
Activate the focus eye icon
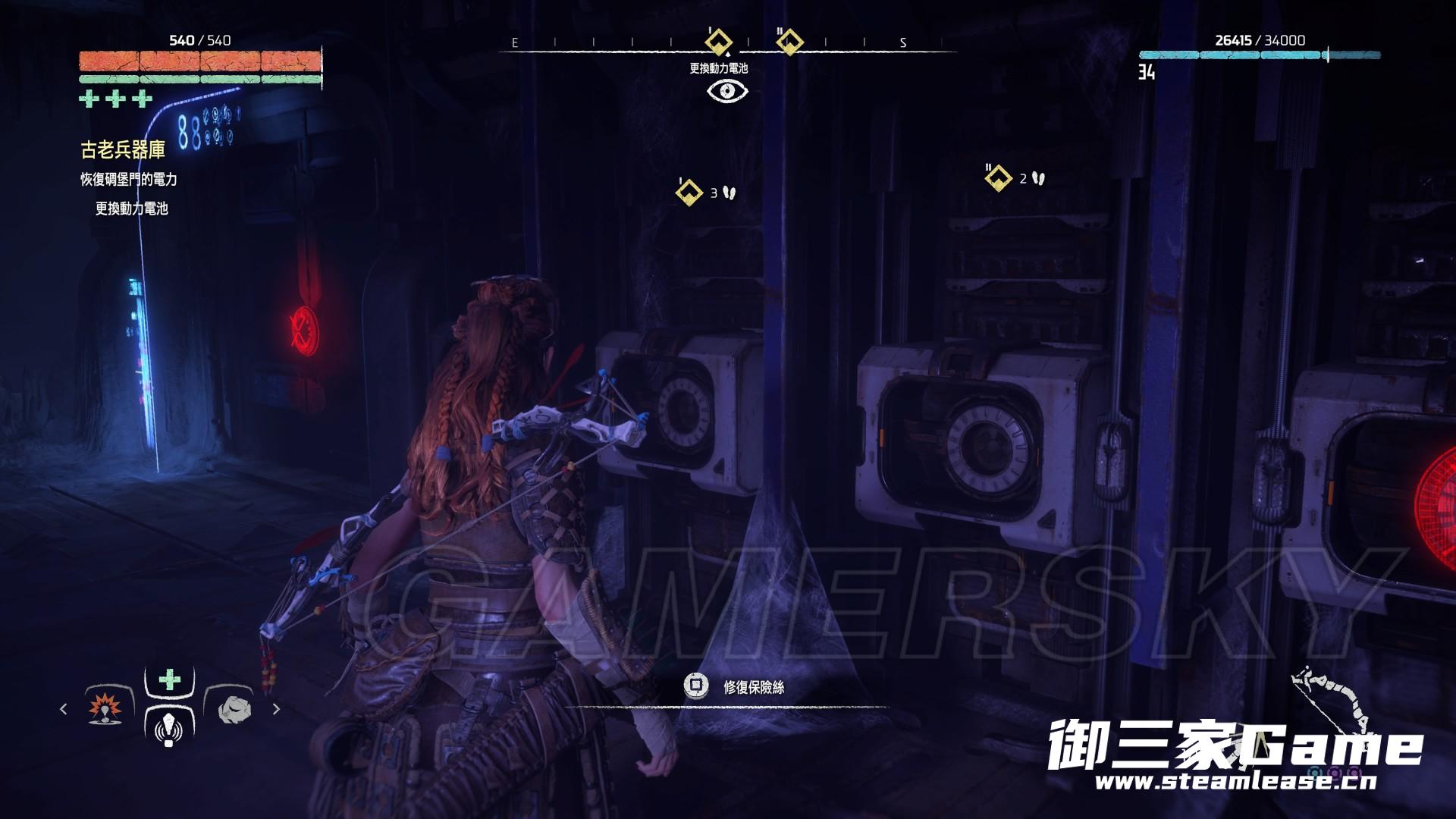pos(727,91)
